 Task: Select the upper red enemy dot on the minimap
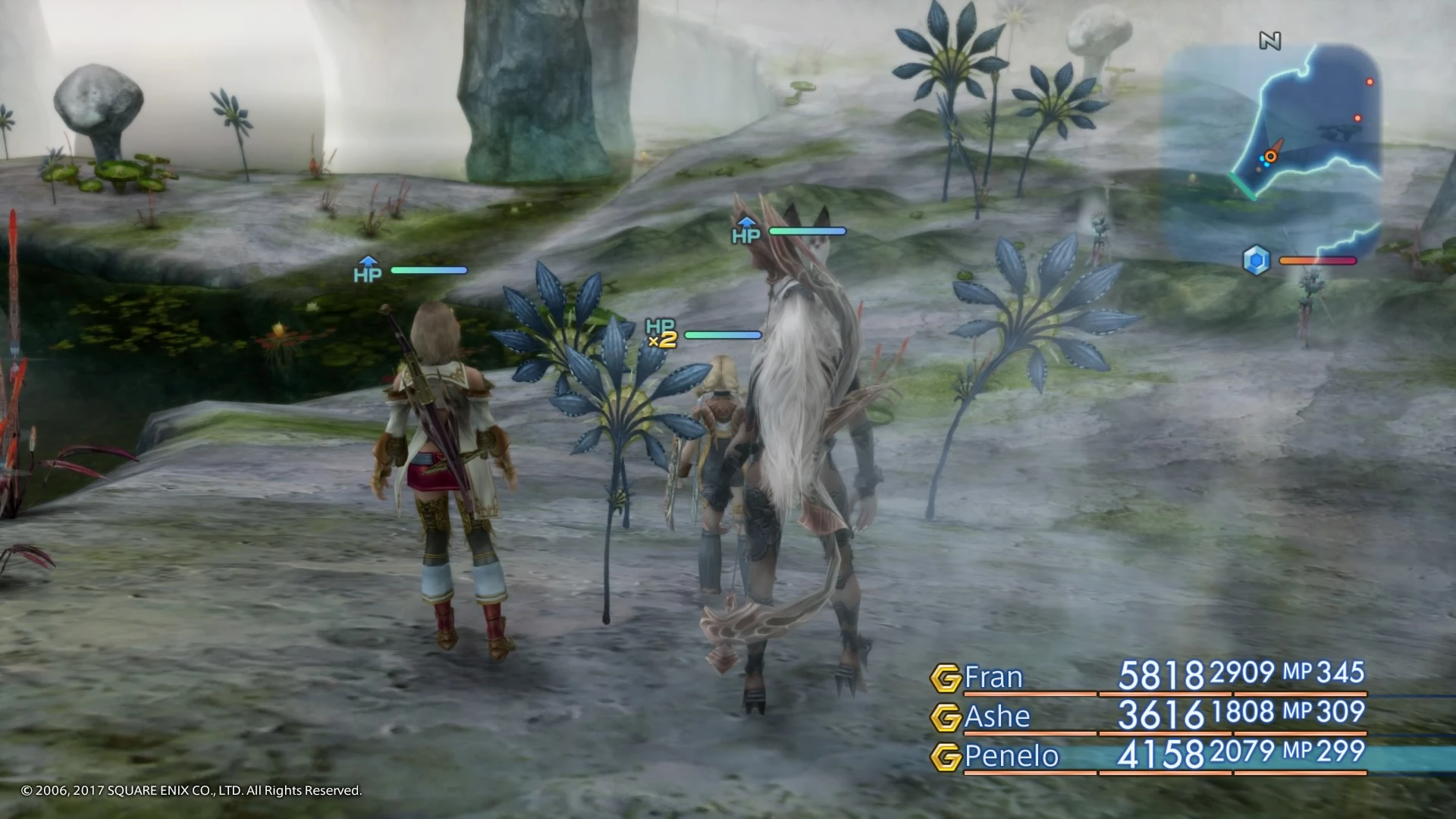[1370, 82]
